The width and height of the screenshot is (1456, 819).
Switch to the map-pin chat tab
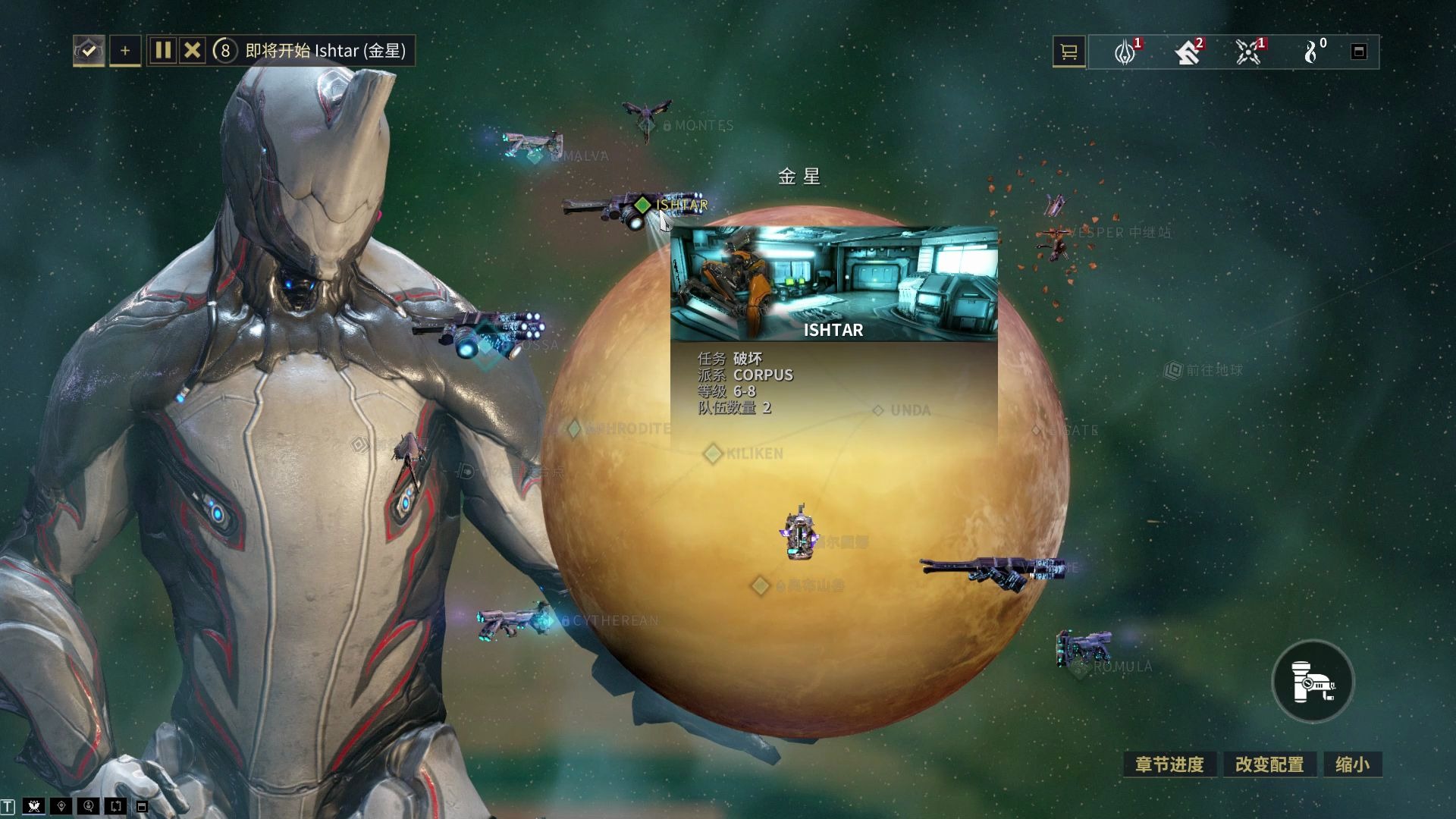(x=61, y=806)
